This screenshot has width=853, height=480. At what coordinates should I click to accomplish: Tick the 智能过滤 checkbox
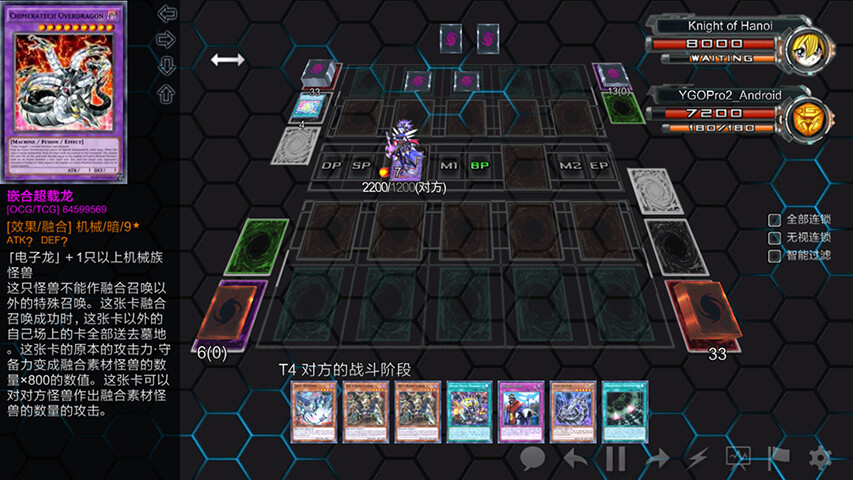point(774,256)
